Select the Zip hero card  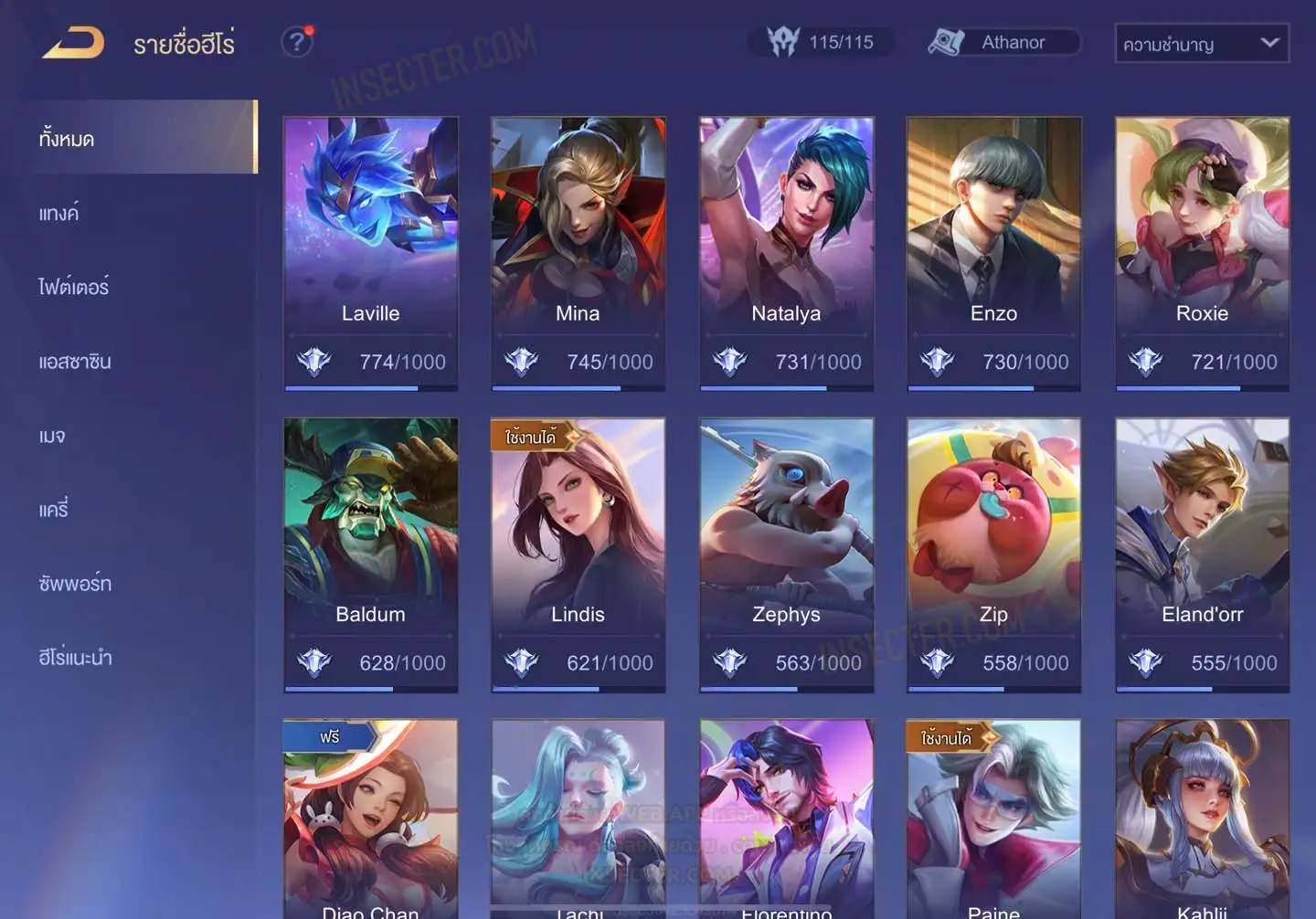[993, 555]
